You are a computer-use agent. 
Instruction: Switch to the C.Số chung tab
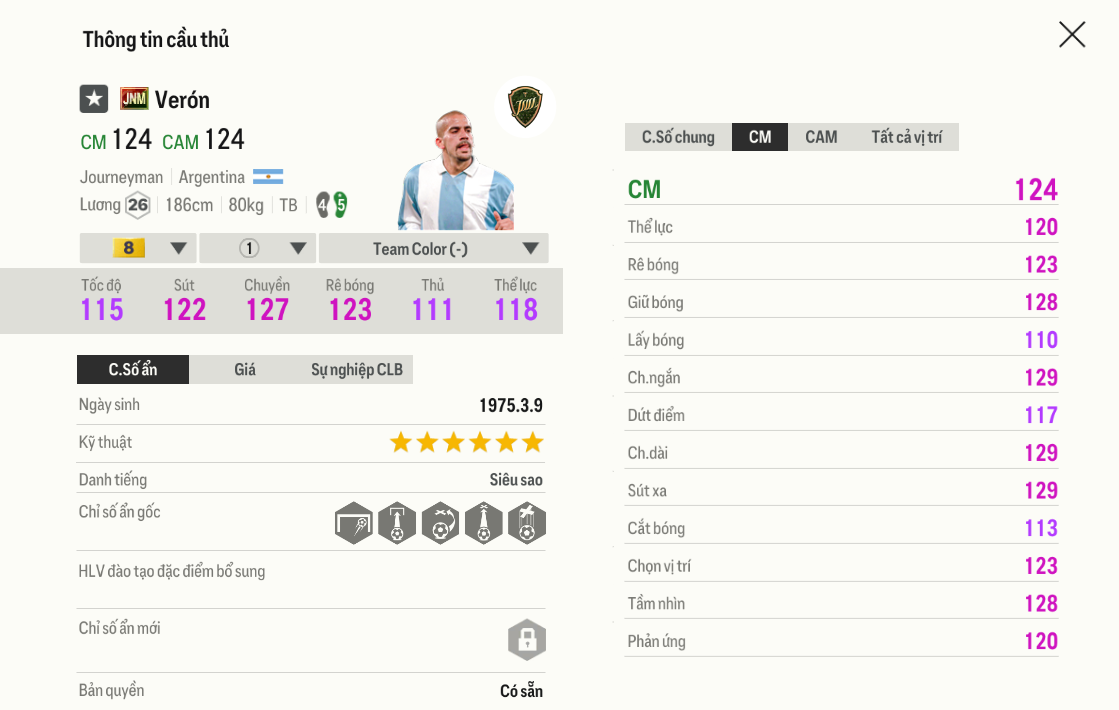(x=678, y=137)
